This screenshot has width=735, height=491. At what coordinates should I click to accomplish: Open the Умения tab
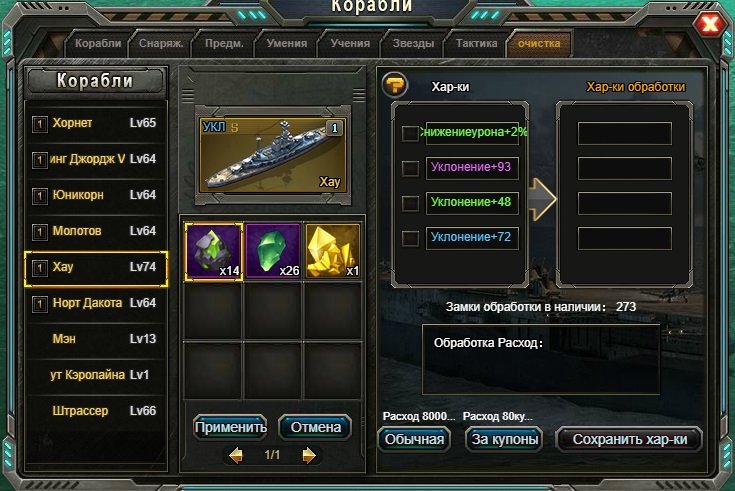[287, 44]
